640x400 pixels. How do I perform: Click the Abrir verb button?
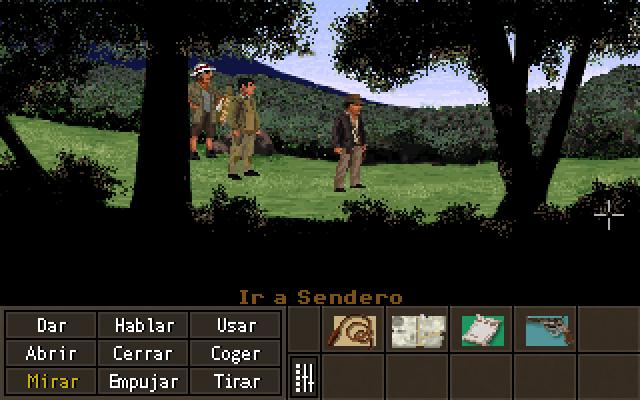tap(52, 353)
